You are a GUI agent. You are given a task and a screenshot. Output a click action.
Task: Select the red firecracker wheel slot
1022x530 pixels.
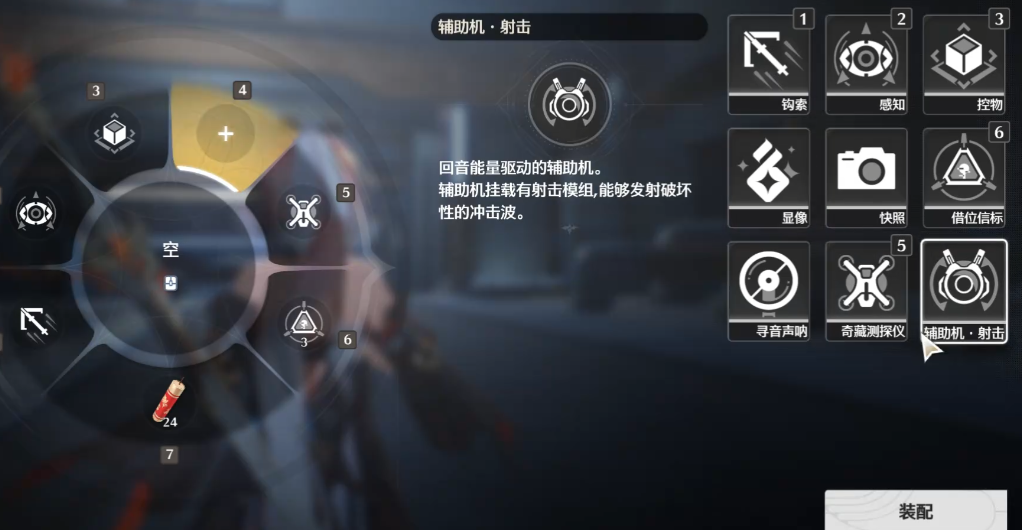click(x=168, y=402)
